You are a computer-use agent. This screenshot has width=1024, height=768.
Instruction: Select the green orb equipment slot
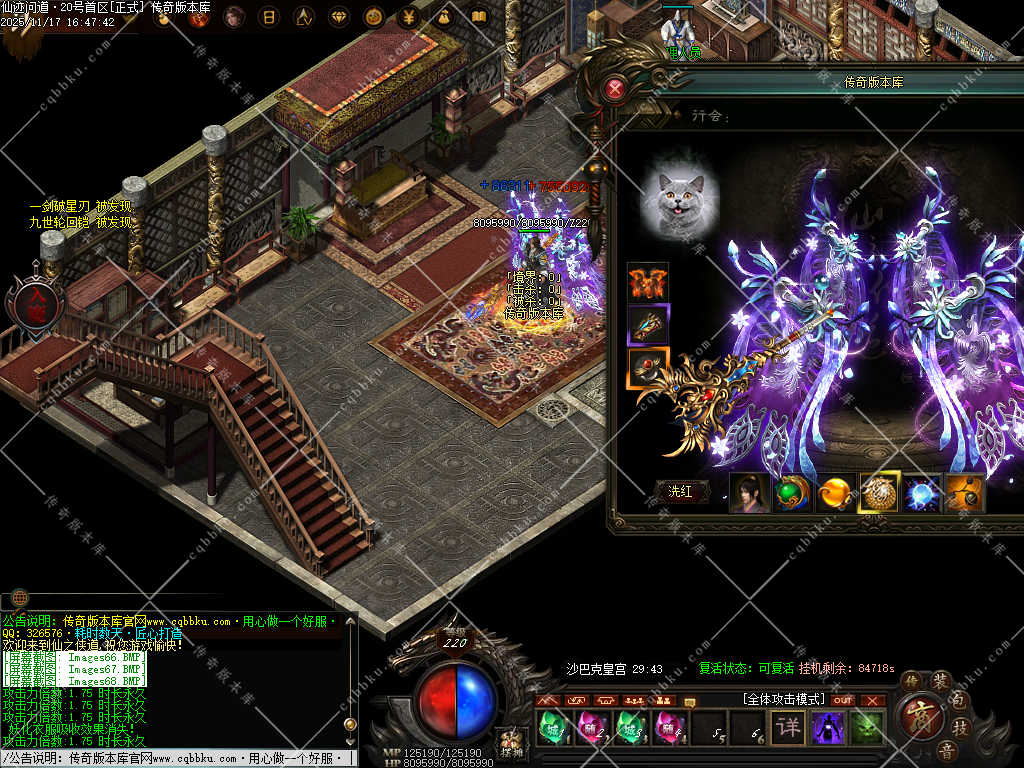[792, 493]
